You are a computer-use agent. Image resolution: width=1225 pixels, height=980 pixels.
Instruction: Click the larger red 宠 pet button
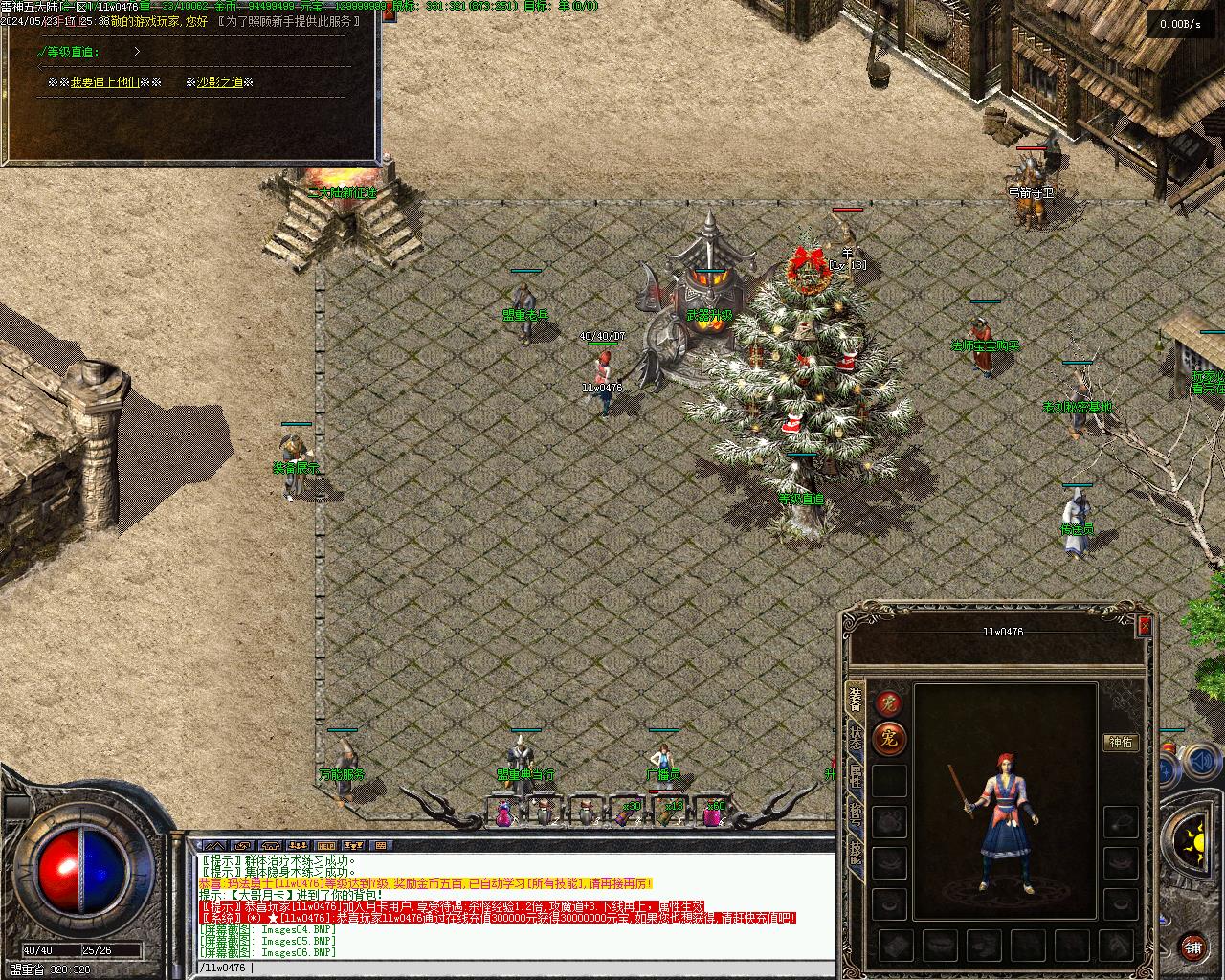pos(889,739)
